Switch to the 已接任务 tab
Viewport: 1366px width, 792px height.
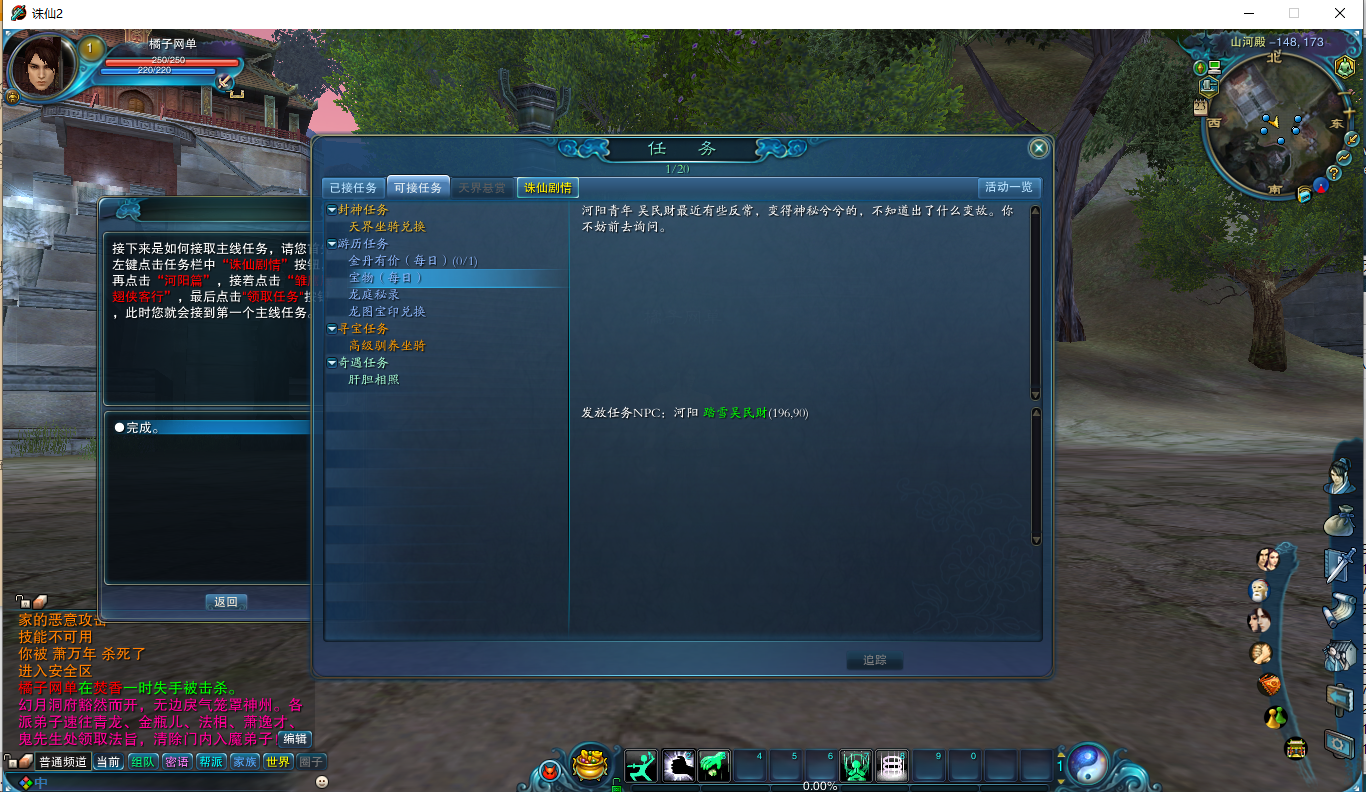point(355,186)
